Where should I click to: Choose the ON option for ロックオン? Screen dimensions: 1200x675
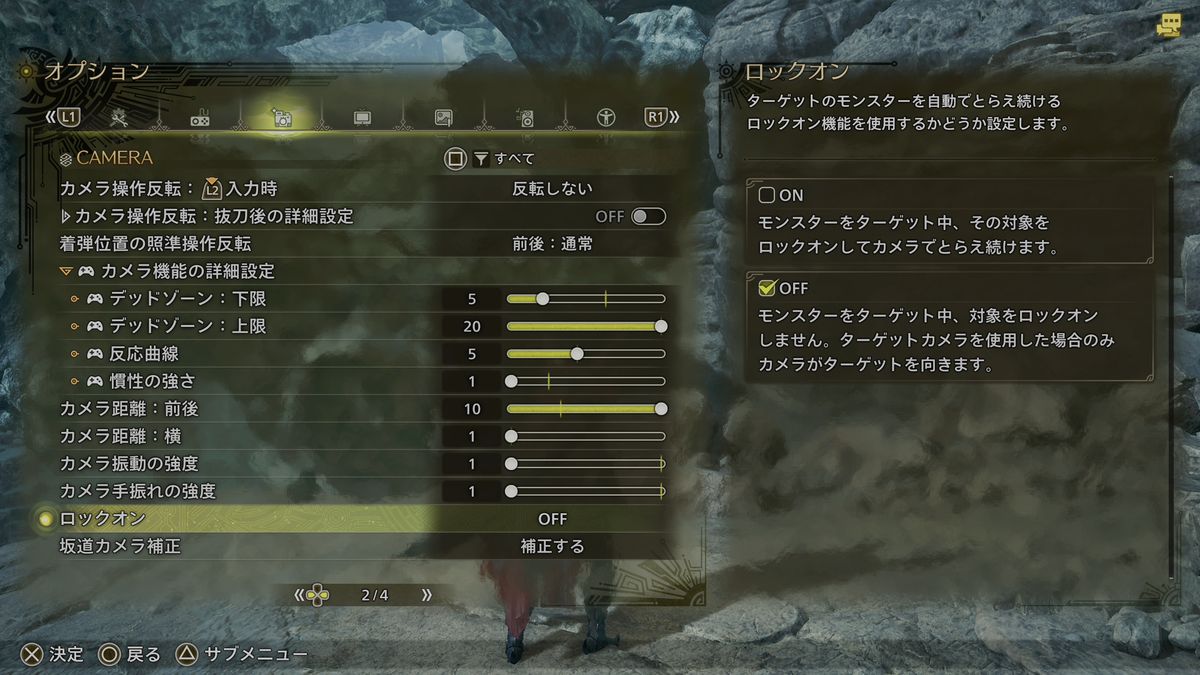pos(768,195)
